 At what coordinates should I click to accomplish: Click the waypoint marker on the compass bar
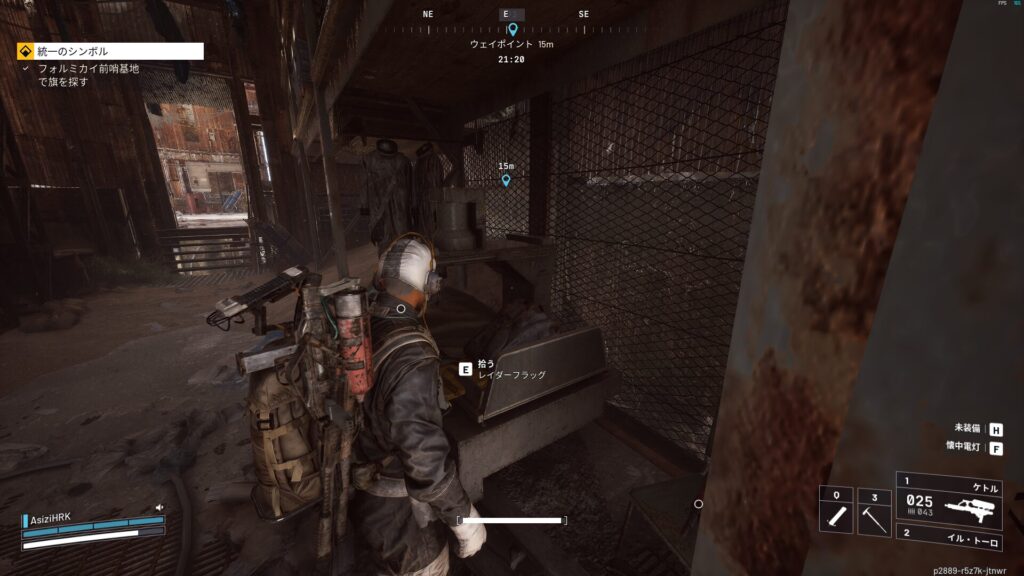512,30
